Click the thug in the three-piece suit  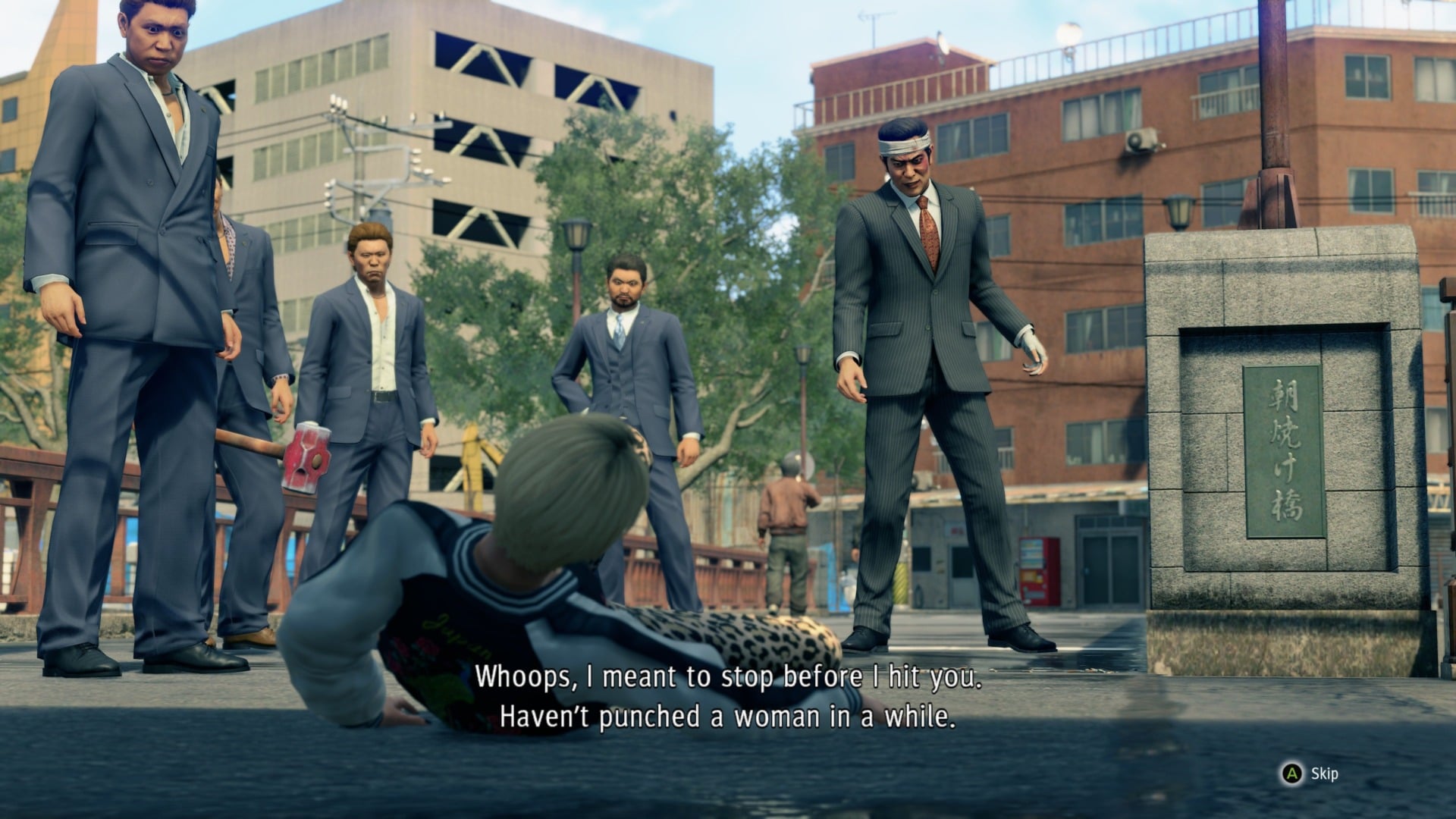[629, 356]
